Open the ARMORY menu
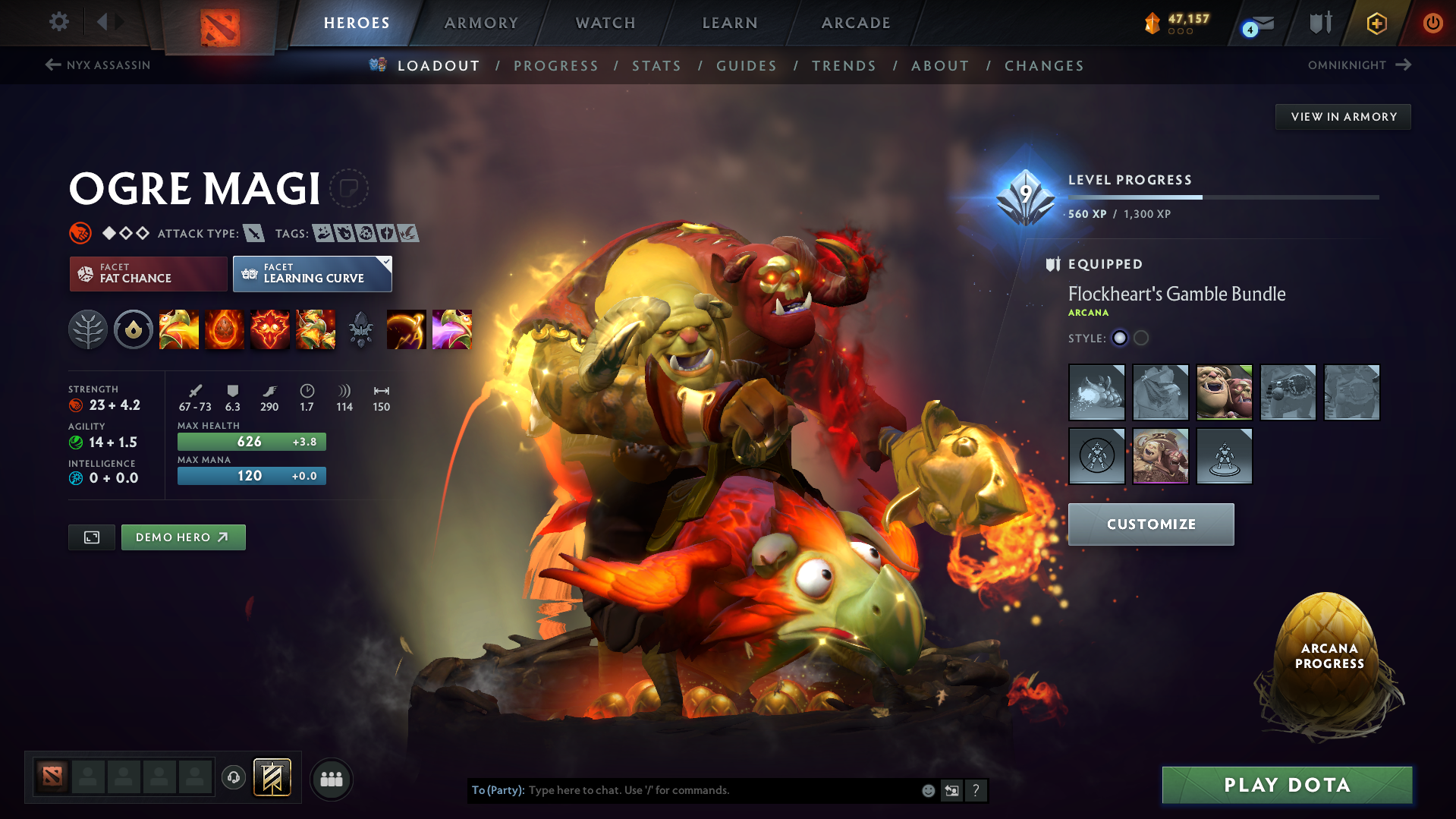Viewport: 1456px width, 819px height. [x=481, y=23]
